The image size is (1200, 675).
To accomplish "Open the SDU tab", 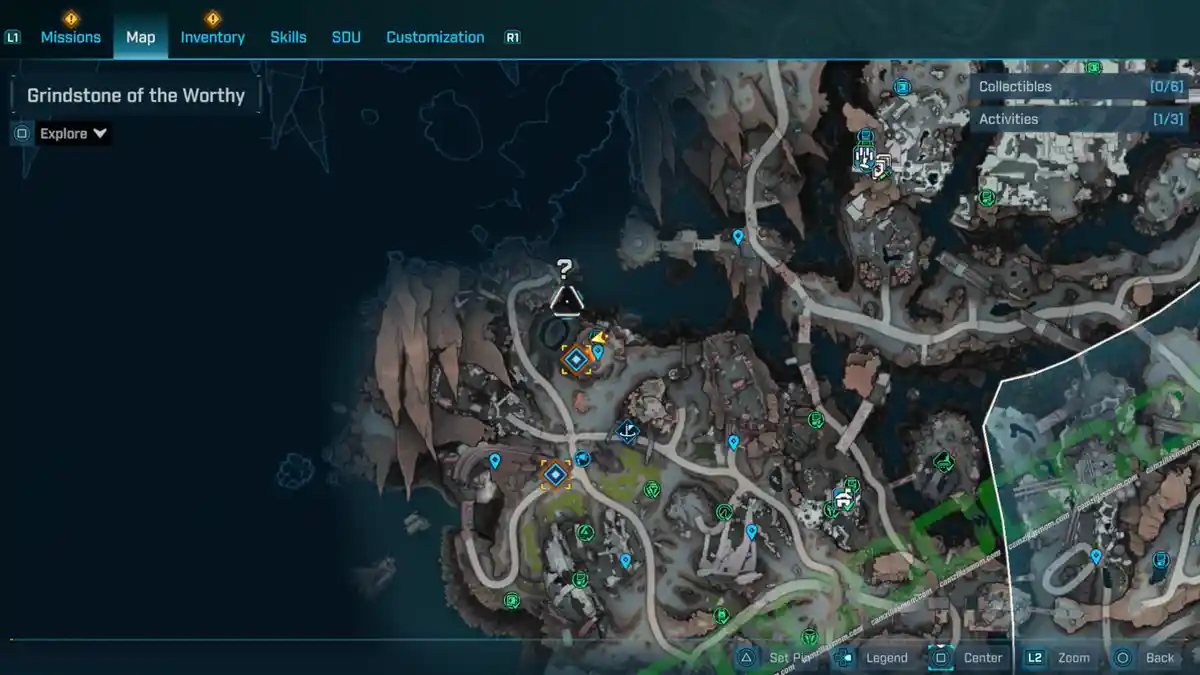I will pos(346,37).
